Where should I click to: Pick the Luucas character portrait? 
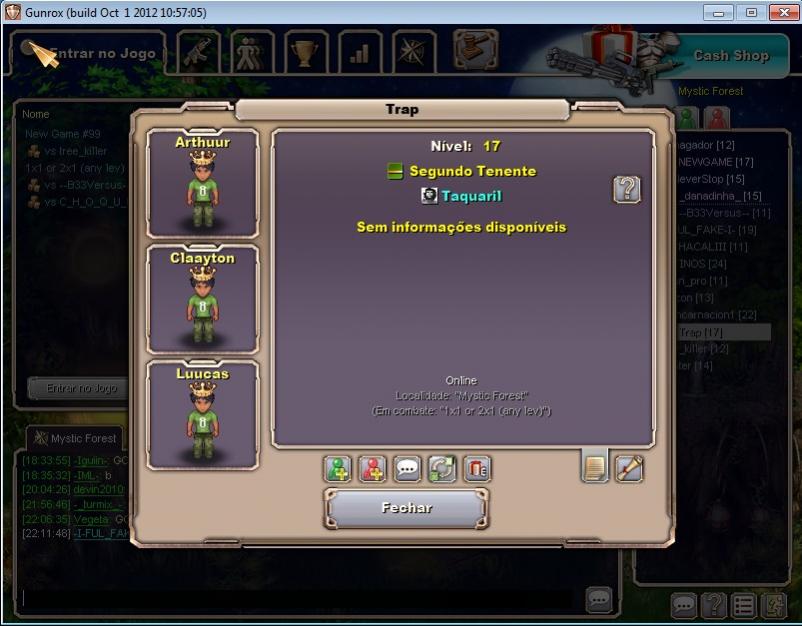pos(203,414)
